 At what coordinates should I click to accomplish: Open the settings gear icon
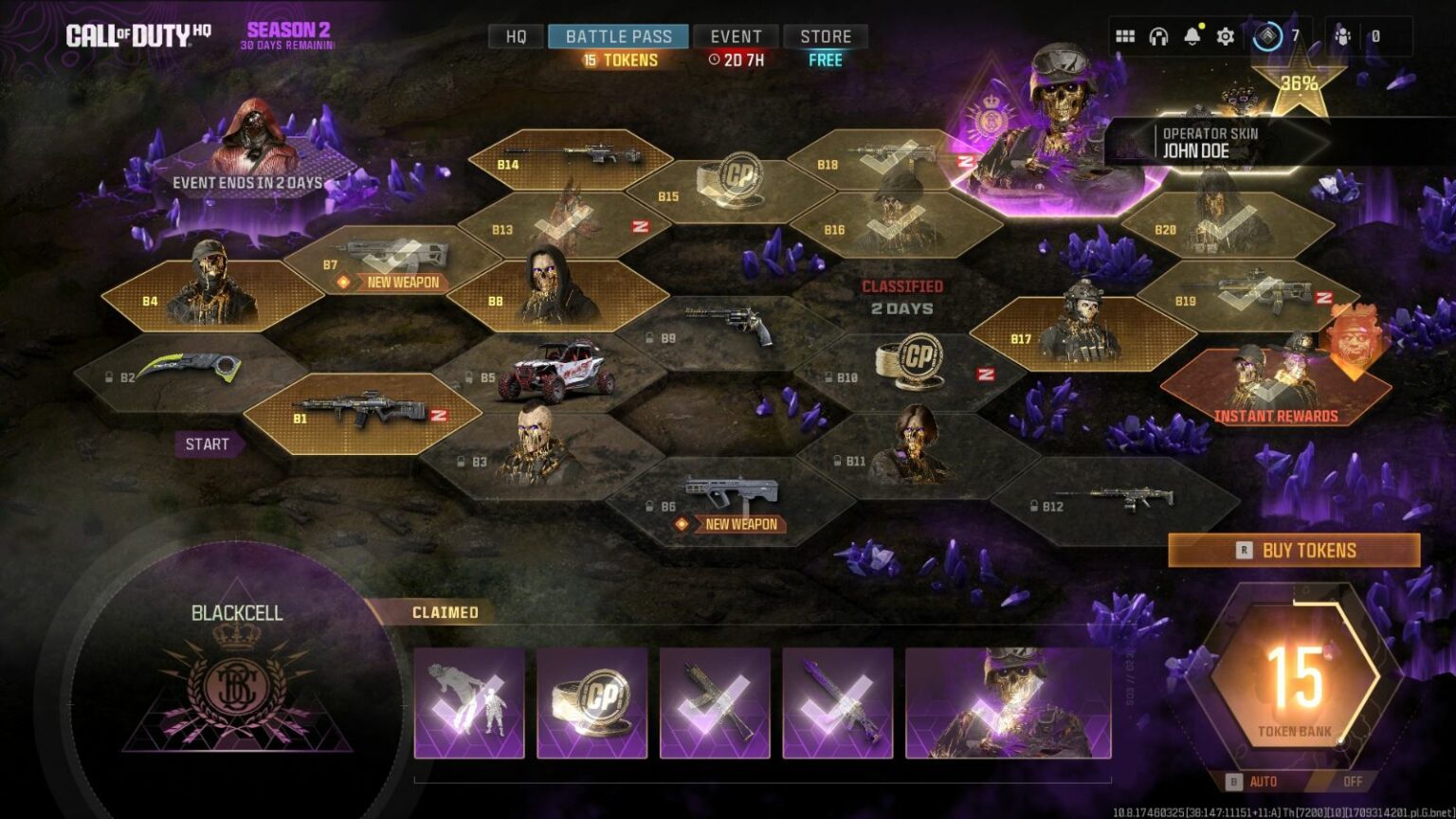point(1226,37)
